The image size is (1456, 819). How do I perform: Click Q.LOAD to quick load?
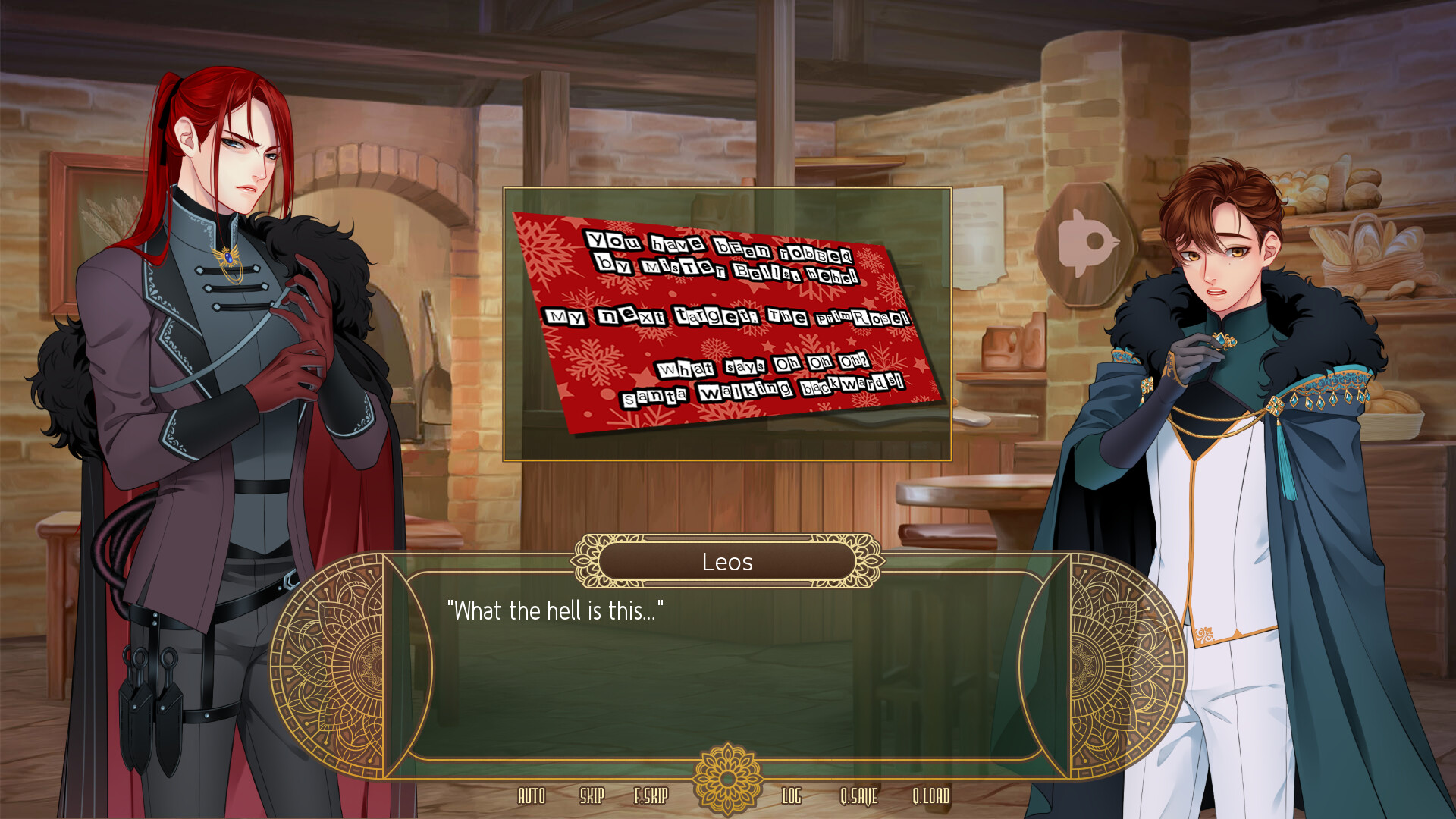[931, 797]
